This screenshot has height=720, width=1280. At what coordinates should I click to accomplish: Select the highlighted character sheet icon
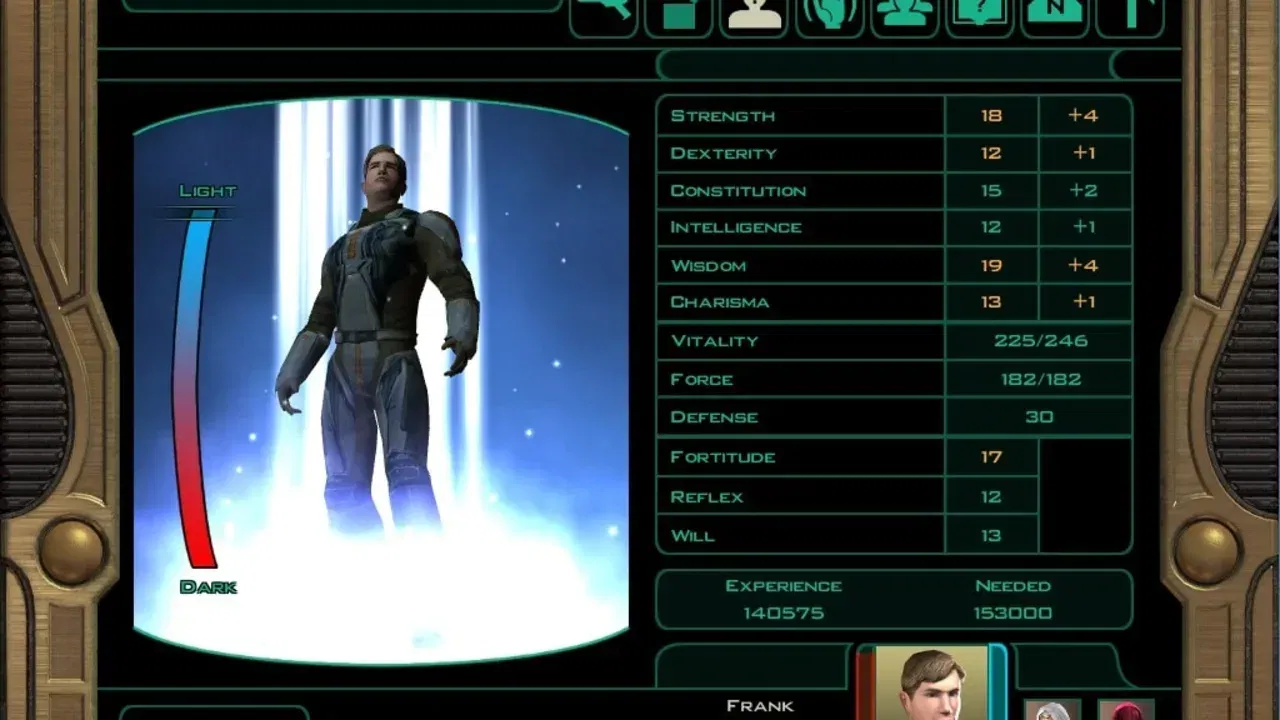click(754, 15)
